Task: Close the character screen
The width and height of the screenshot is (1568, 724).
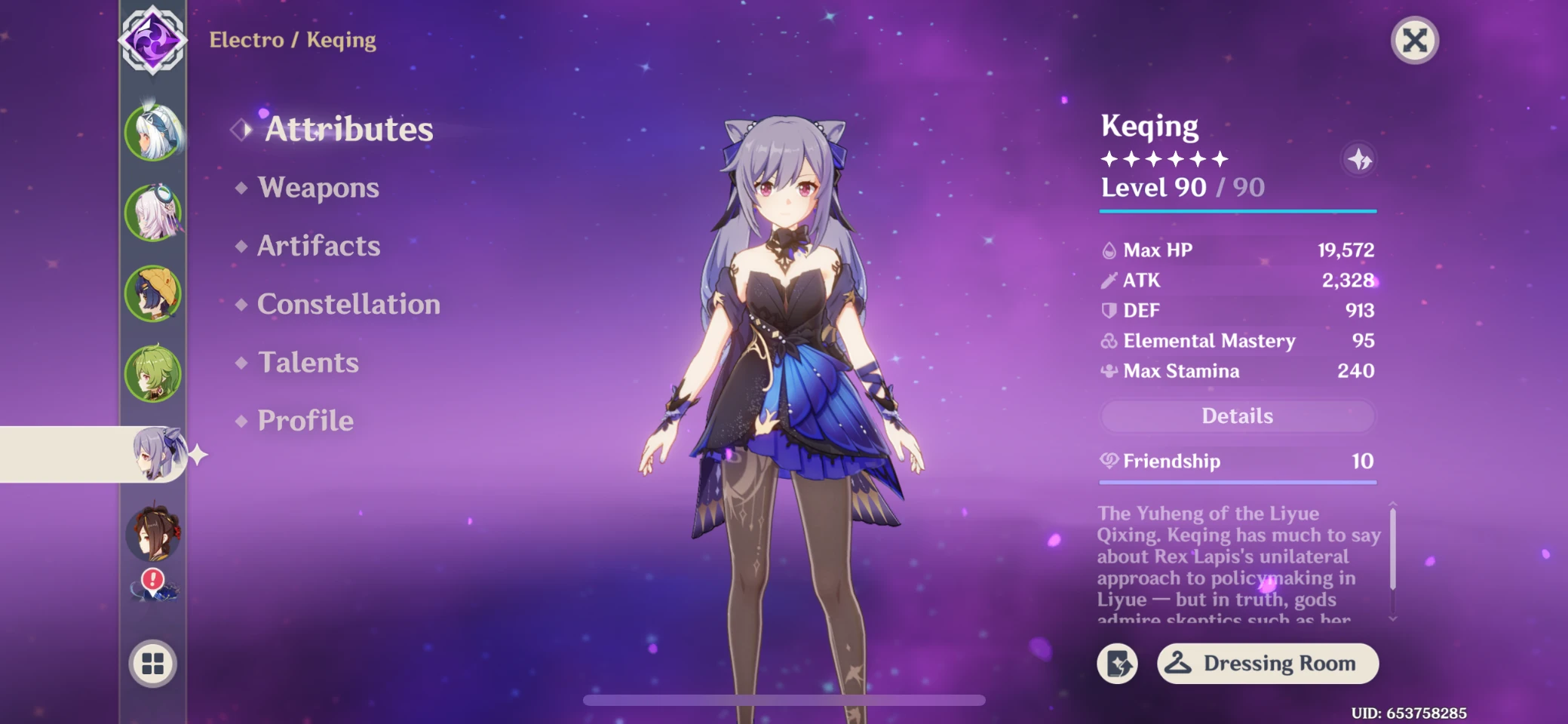Action: [1414, 41]
